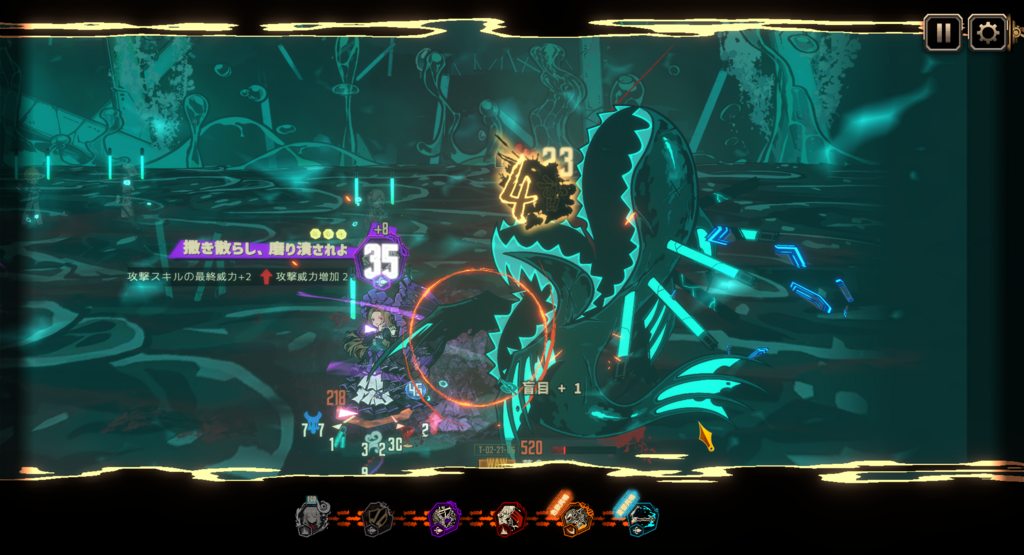Open the gear settings menu
The height and width of the screenshot is (555, 1024).
click(987, 32)
